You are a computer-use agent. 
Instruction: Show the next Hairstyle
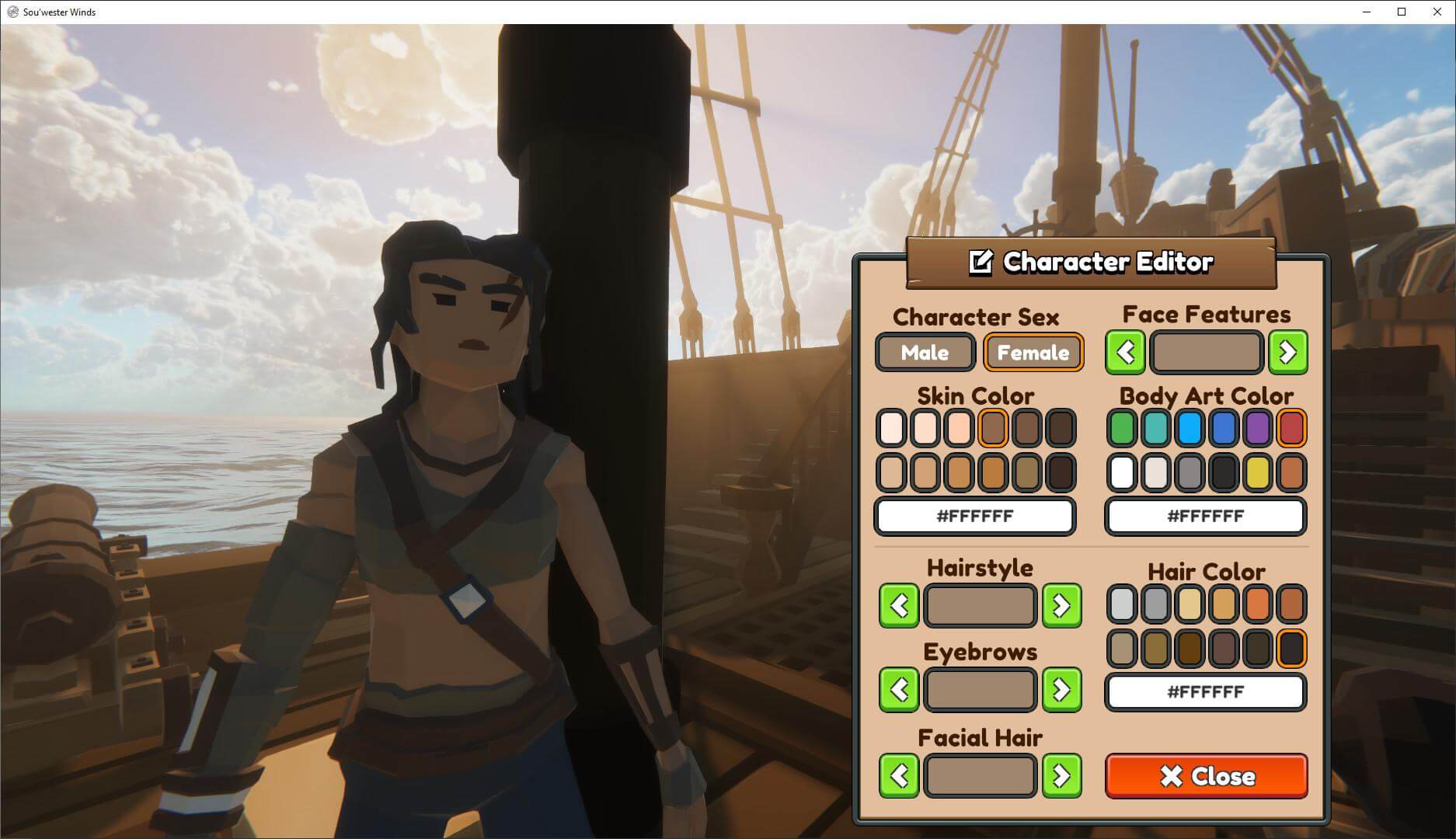pyautogui.click(x=1061, y=606)
